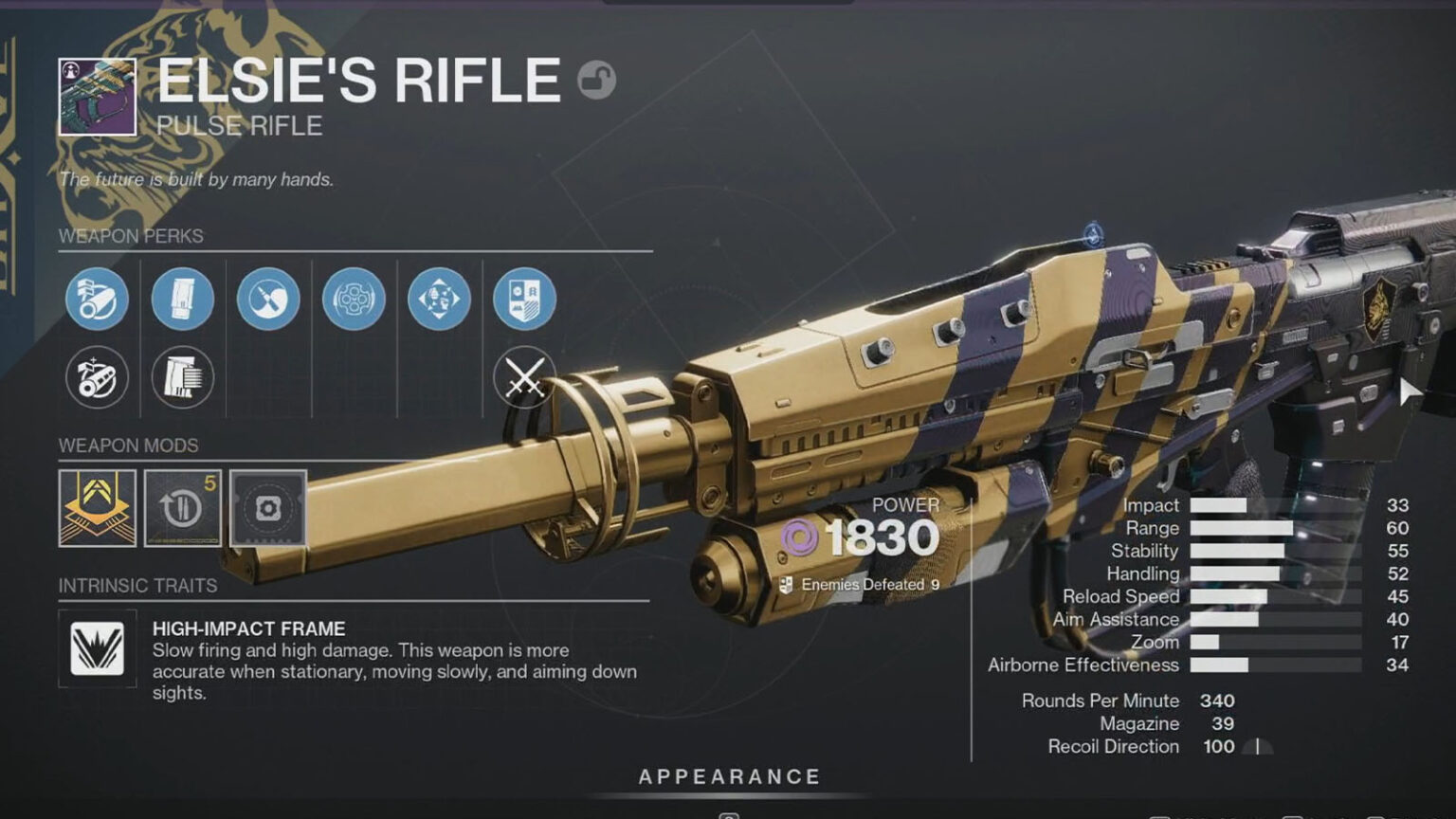This screenshot has width=1456, height=819.
Task: Click the crossed swords kill tracker icon
Action: [x=526, y=377]
